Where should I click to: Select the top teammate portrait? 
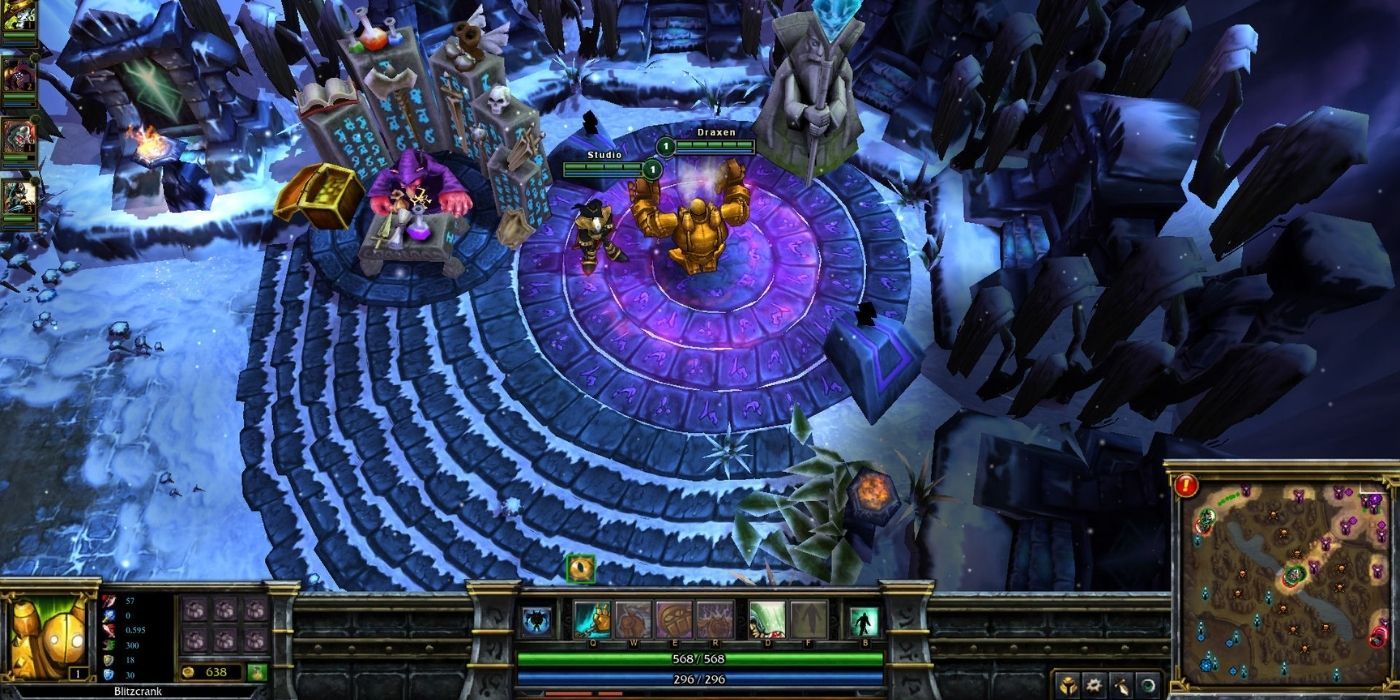(18, 18)
